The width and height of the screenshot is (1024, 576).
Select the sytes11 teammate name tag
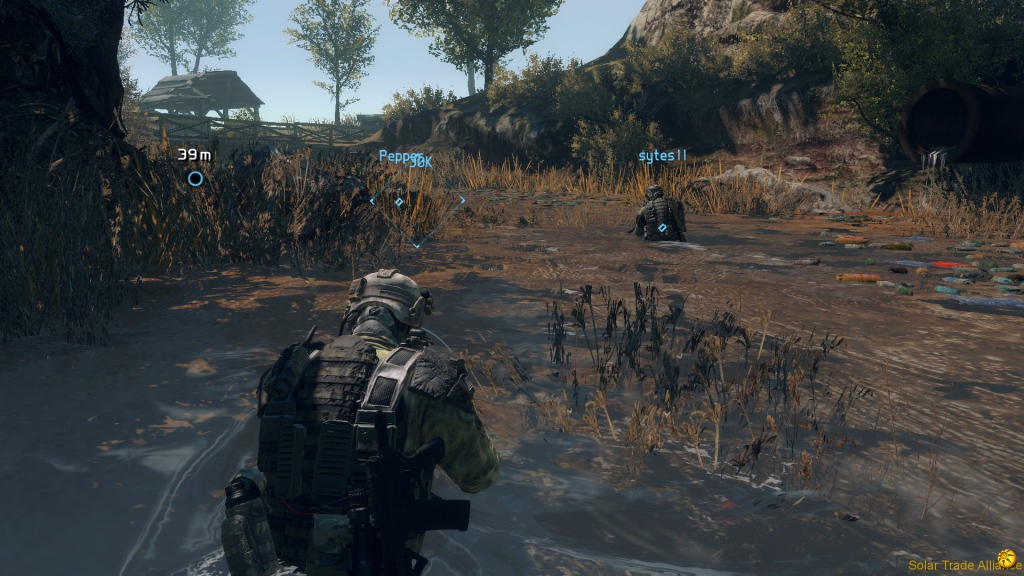663,156
